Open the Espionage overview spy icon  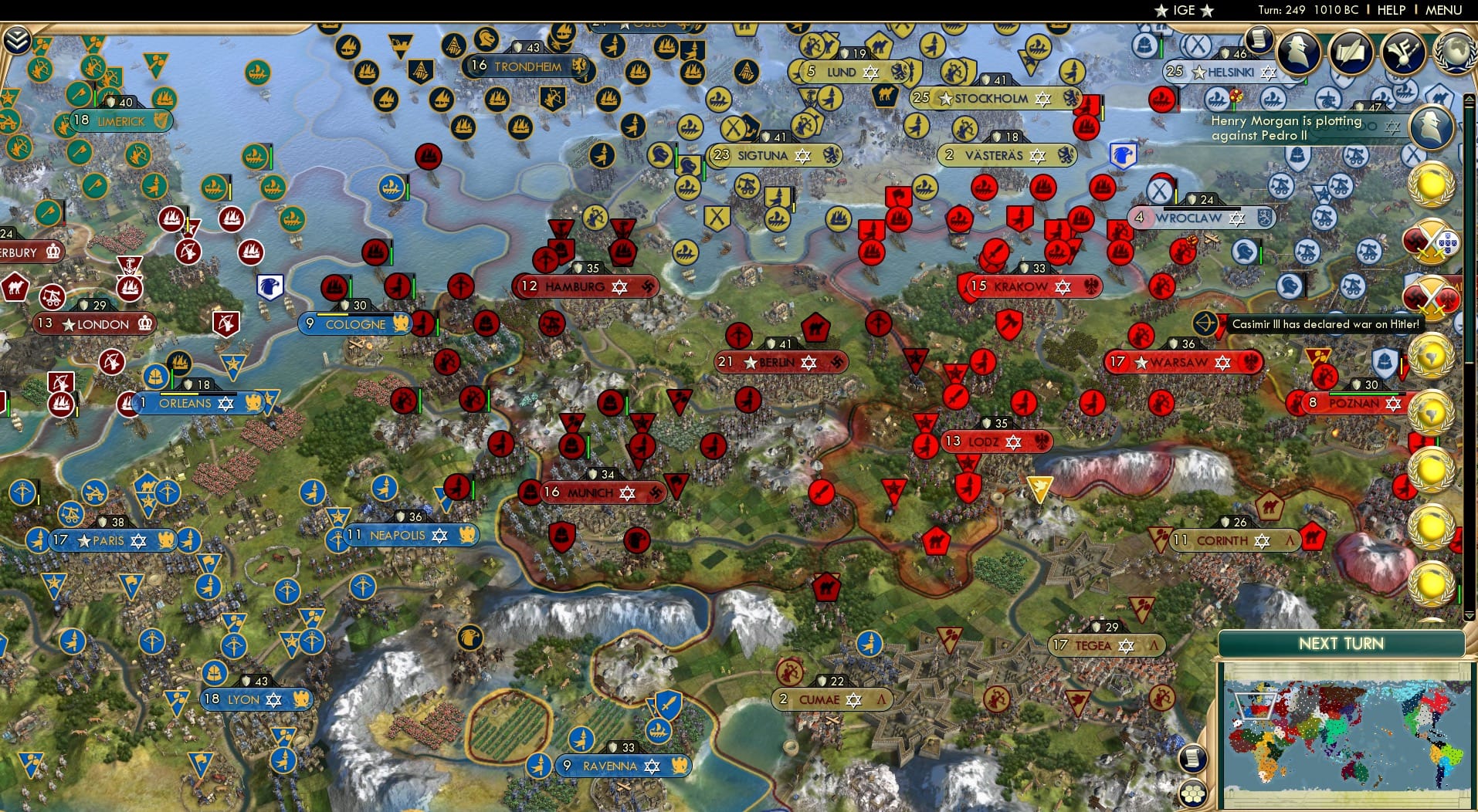pos(1299,52)
